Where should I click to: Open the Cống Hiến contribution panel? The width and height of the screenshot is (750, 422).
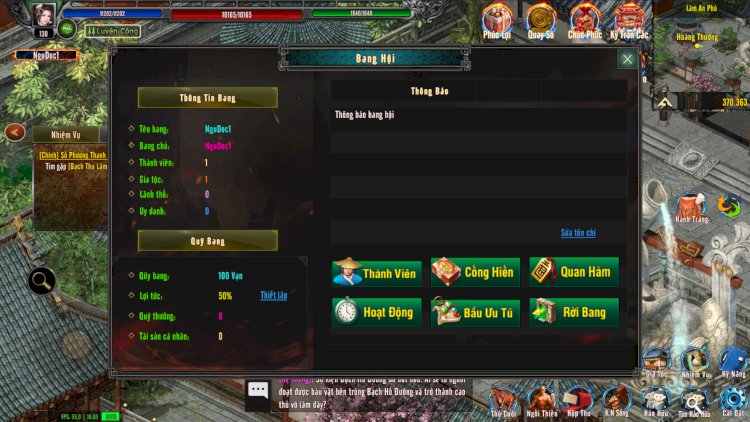(475, 272)
